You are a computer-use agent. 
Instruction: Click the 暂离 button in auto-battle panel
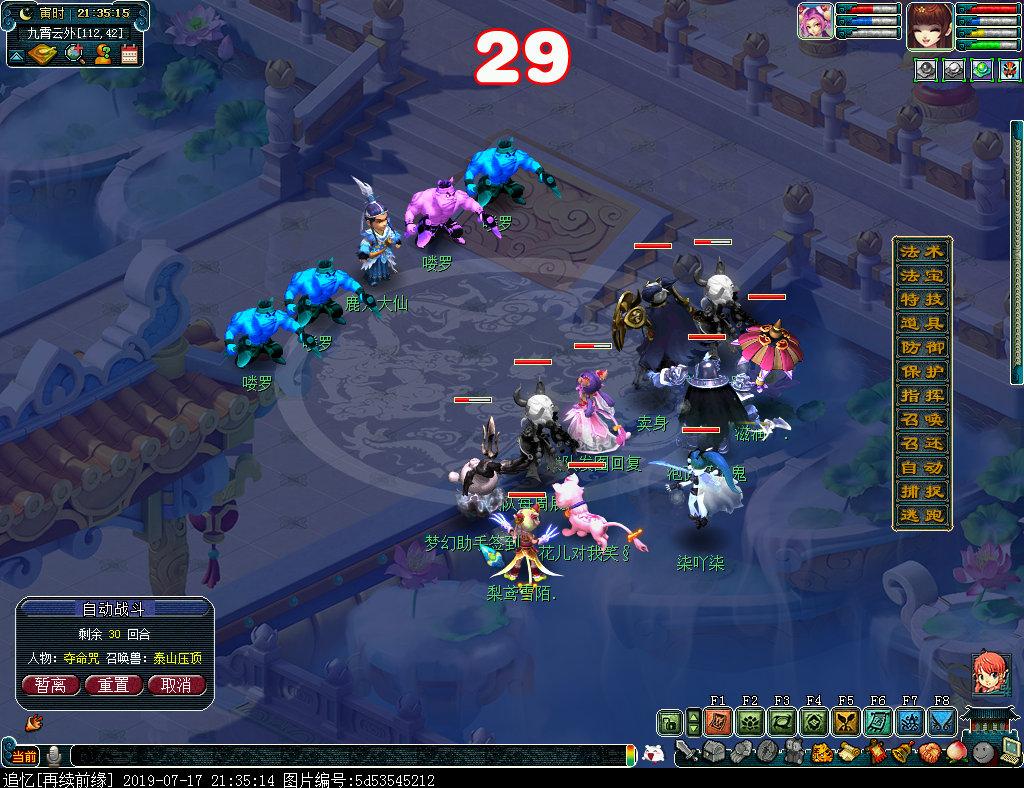[50, 685]
